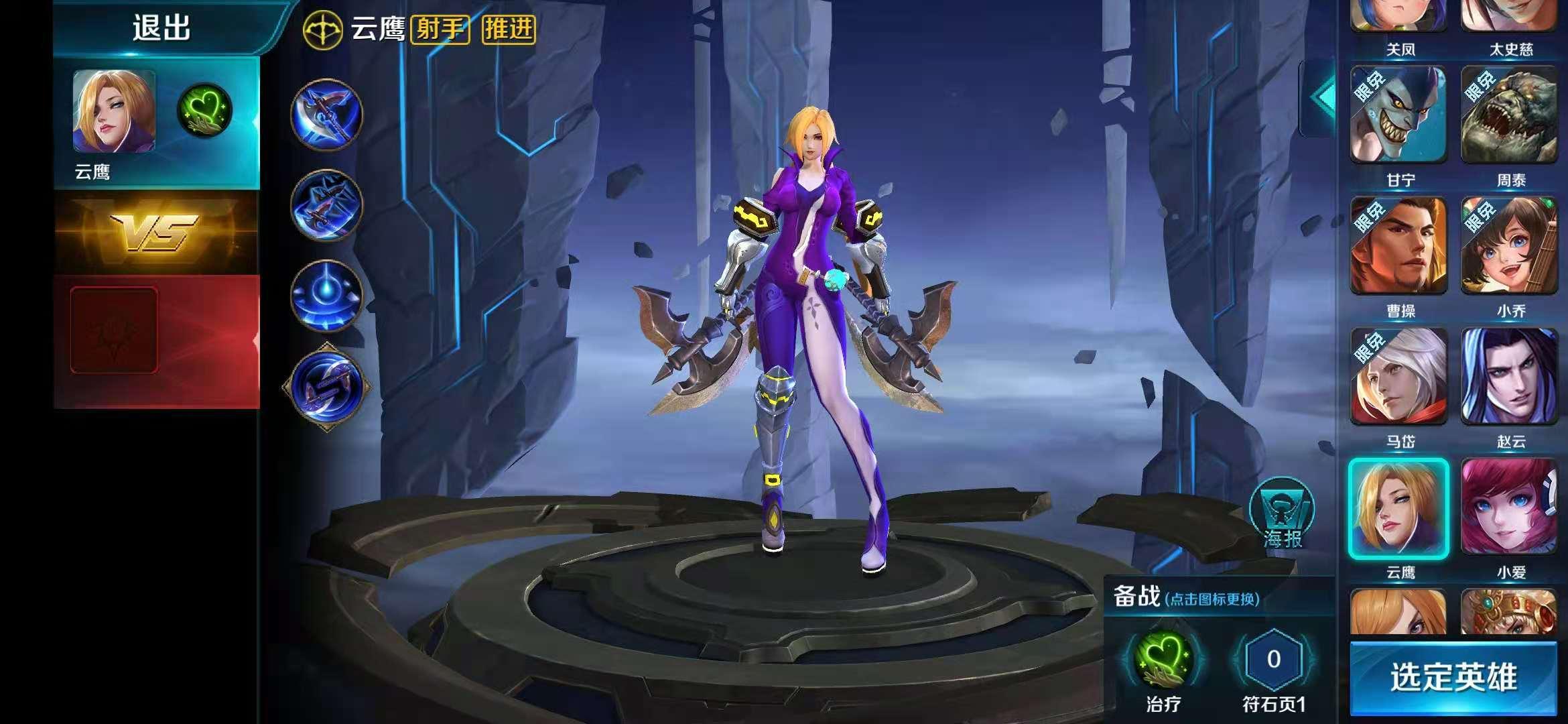This screenshot has height=724, width=1568.
Task: Click highlighted 云鹰 hero tile
Action: (x=1398, y=508)
